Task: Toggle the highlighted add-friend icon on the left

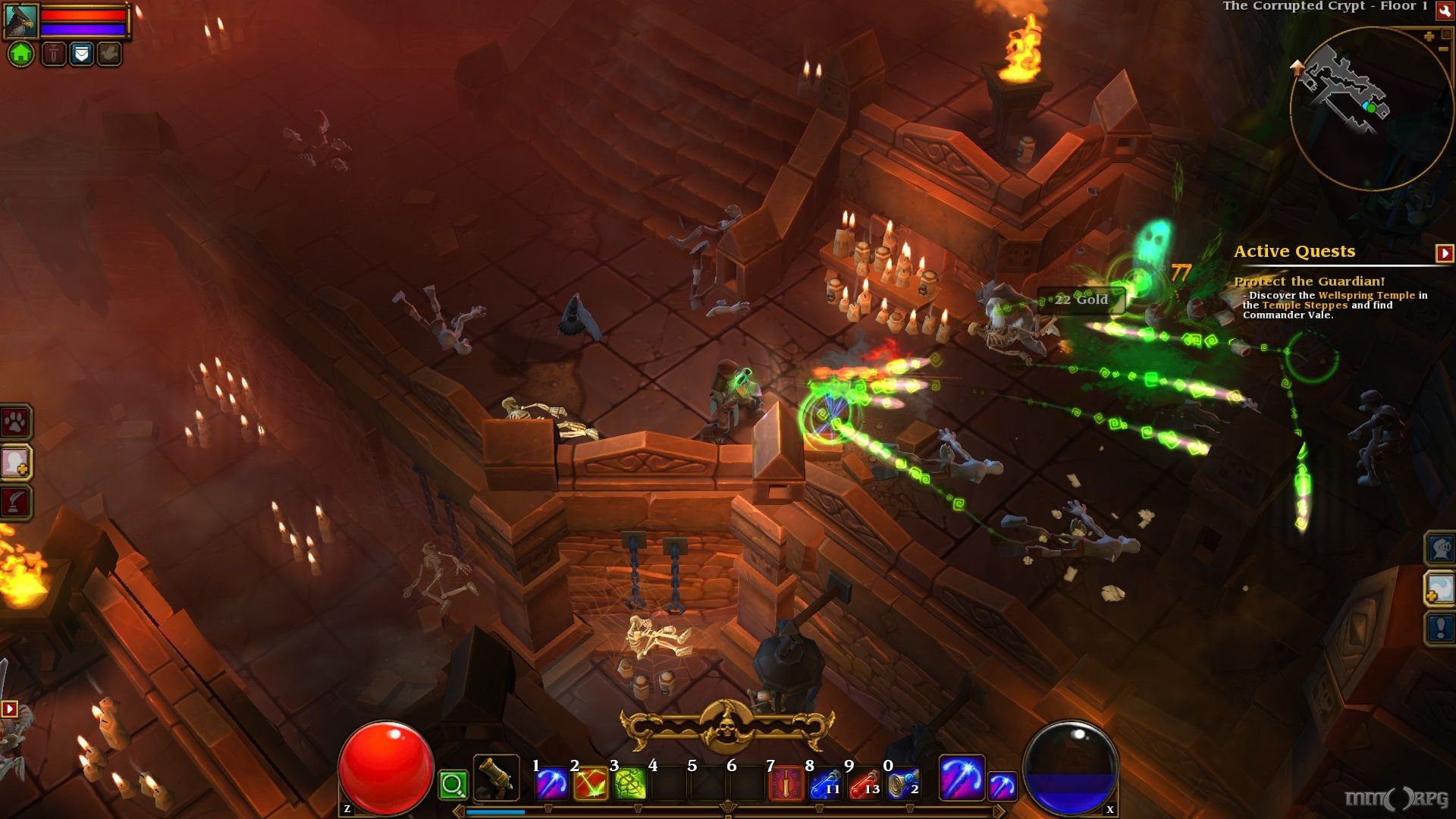Action: point(14,460)
